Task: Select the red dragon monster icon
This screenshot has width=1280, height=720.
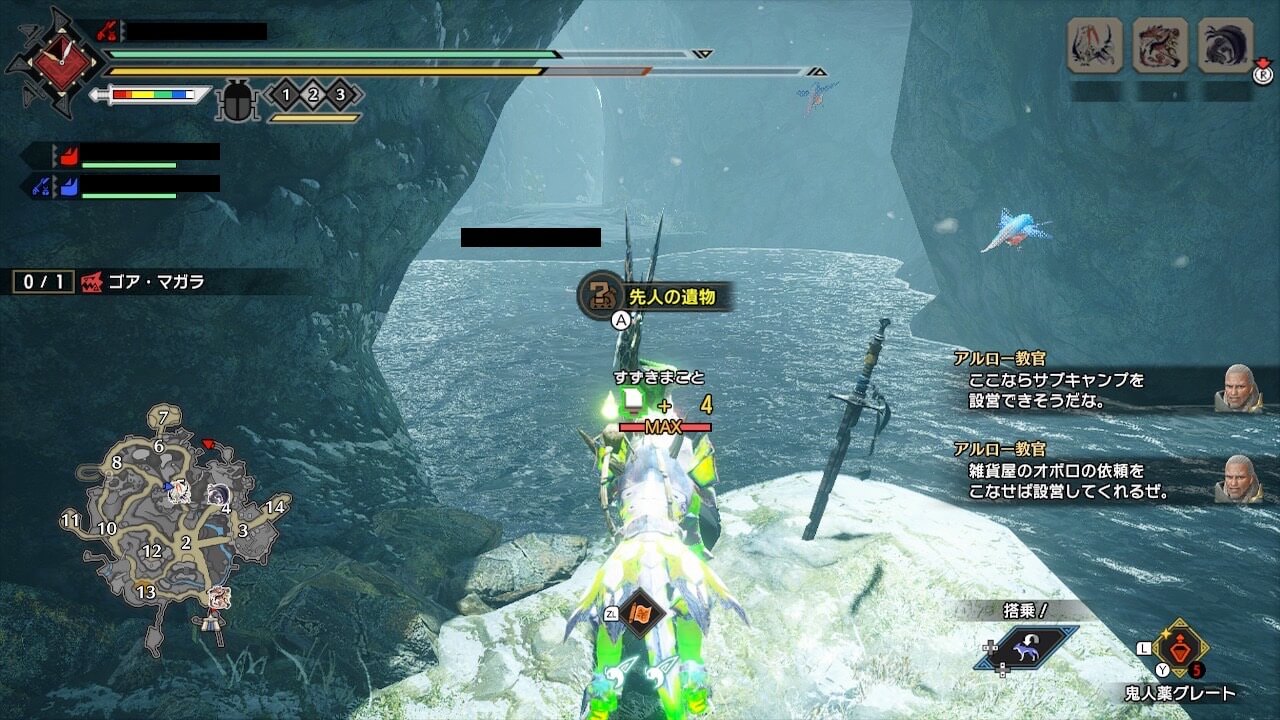Action: coord(1160,45)
